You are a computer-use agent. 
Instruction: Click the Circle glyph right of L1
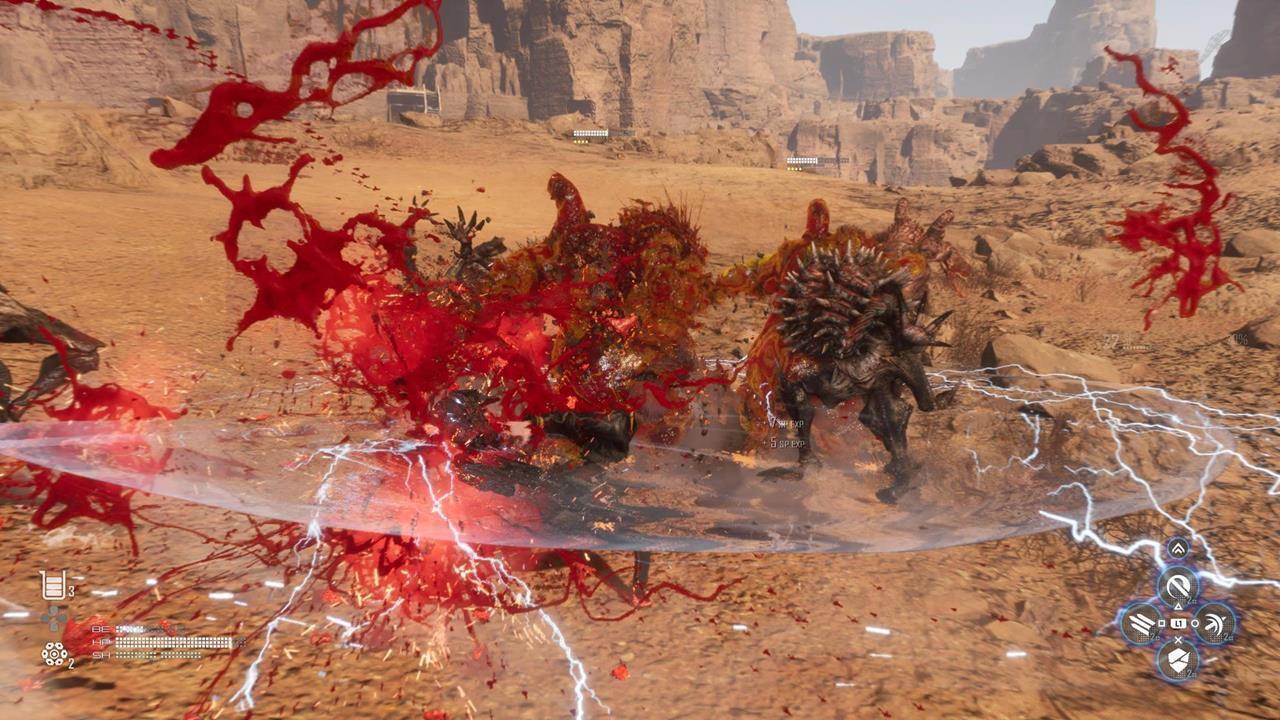pyautogui.click(x=1194, y=623)
